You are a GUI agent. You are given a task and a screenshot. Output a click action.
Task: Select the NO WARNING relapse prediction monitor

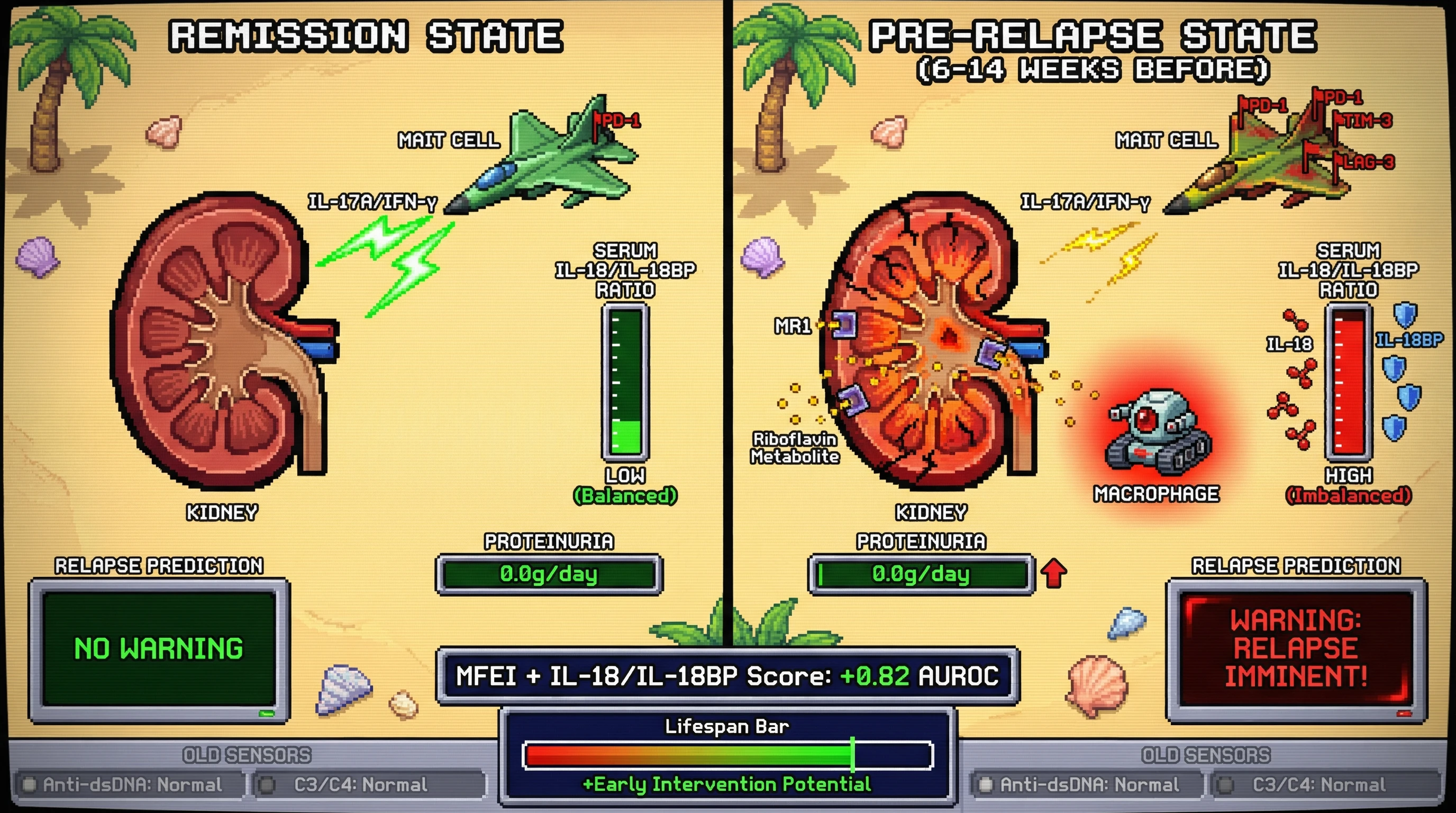tap(159, 649)
